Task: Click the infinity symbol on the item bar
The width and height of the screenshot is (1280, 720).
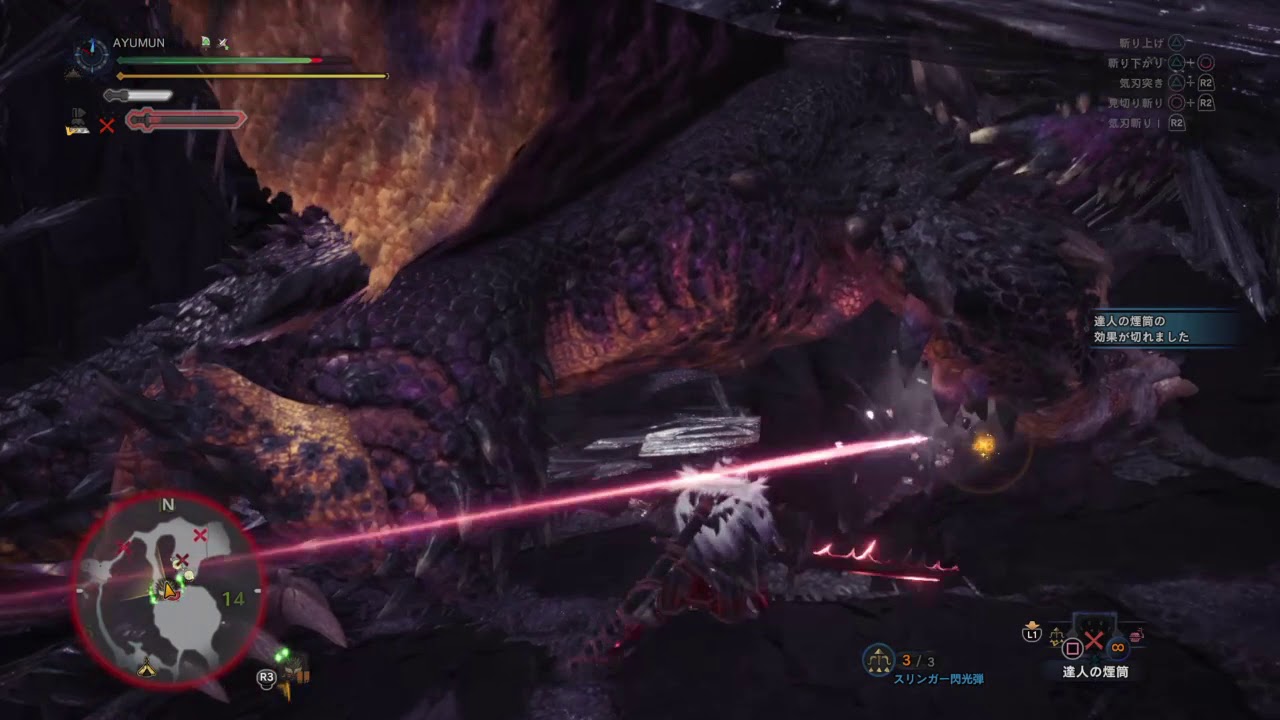Action: pos(1117,647)
